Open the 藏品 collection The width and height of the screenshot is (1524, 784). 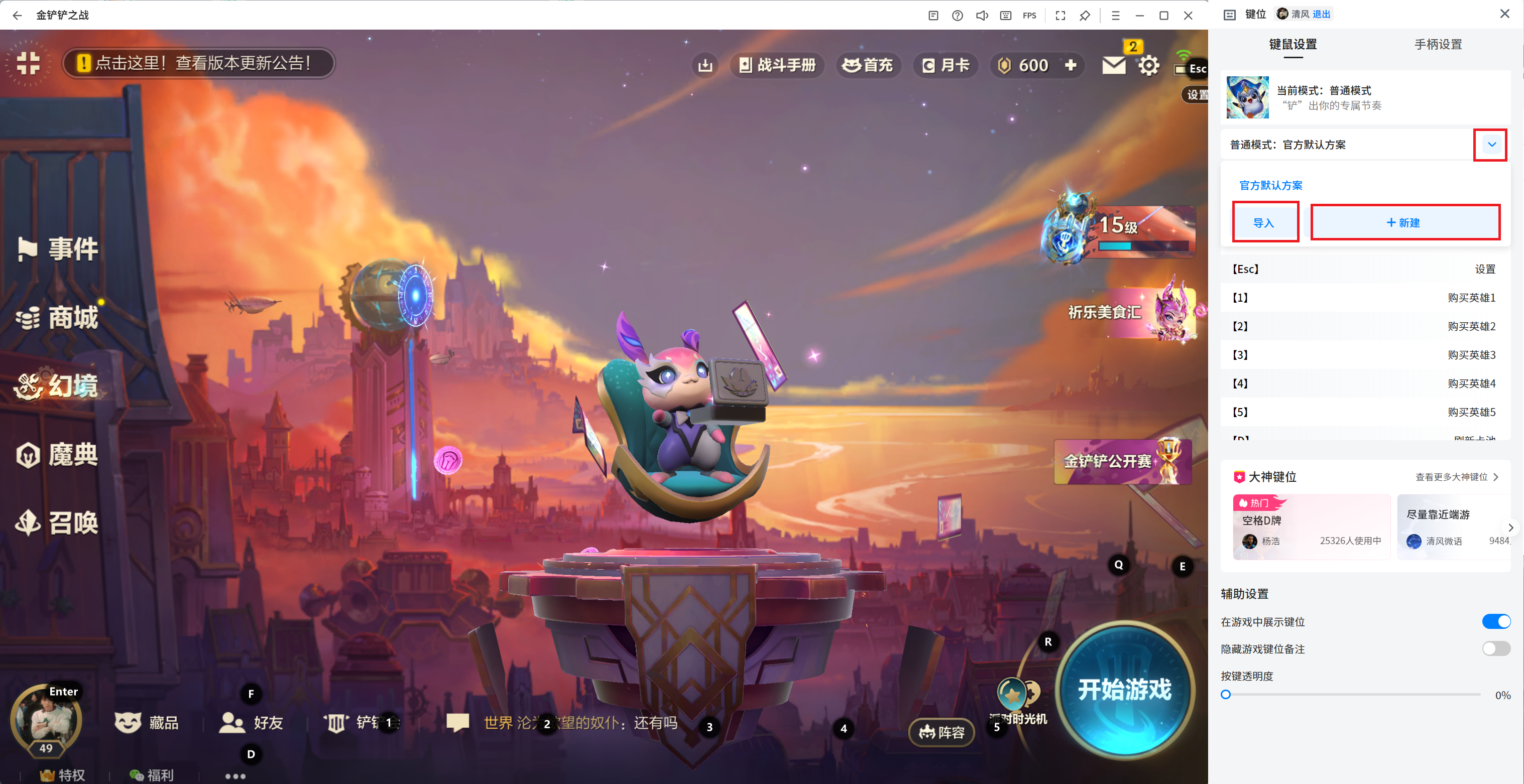tap(147, 722)
